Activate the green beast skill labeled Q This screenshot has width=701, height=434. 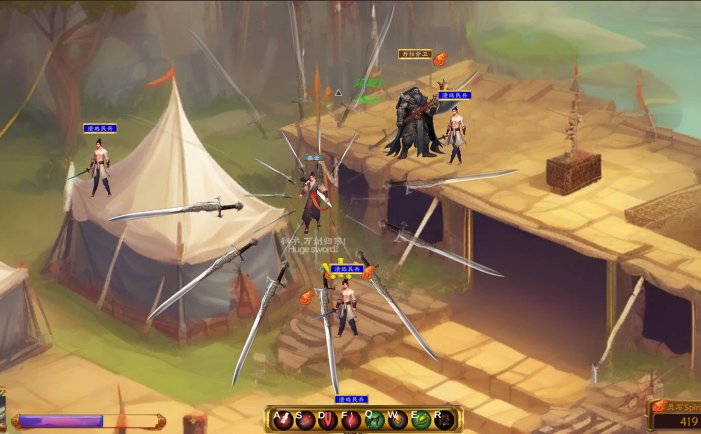pos(374,421)
